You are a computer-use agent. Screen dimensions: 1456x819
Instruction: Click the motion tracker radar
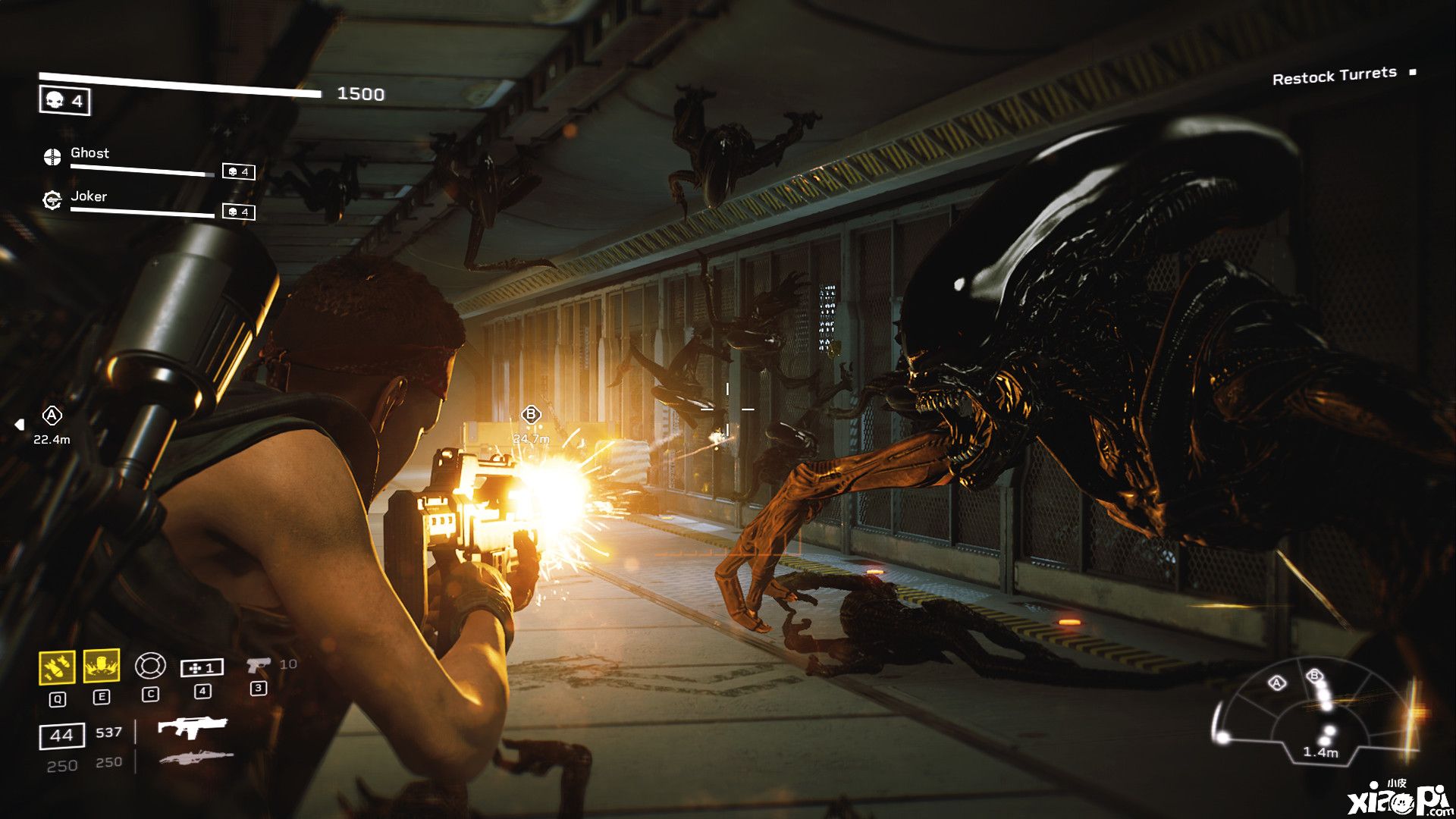[1317, 714]
